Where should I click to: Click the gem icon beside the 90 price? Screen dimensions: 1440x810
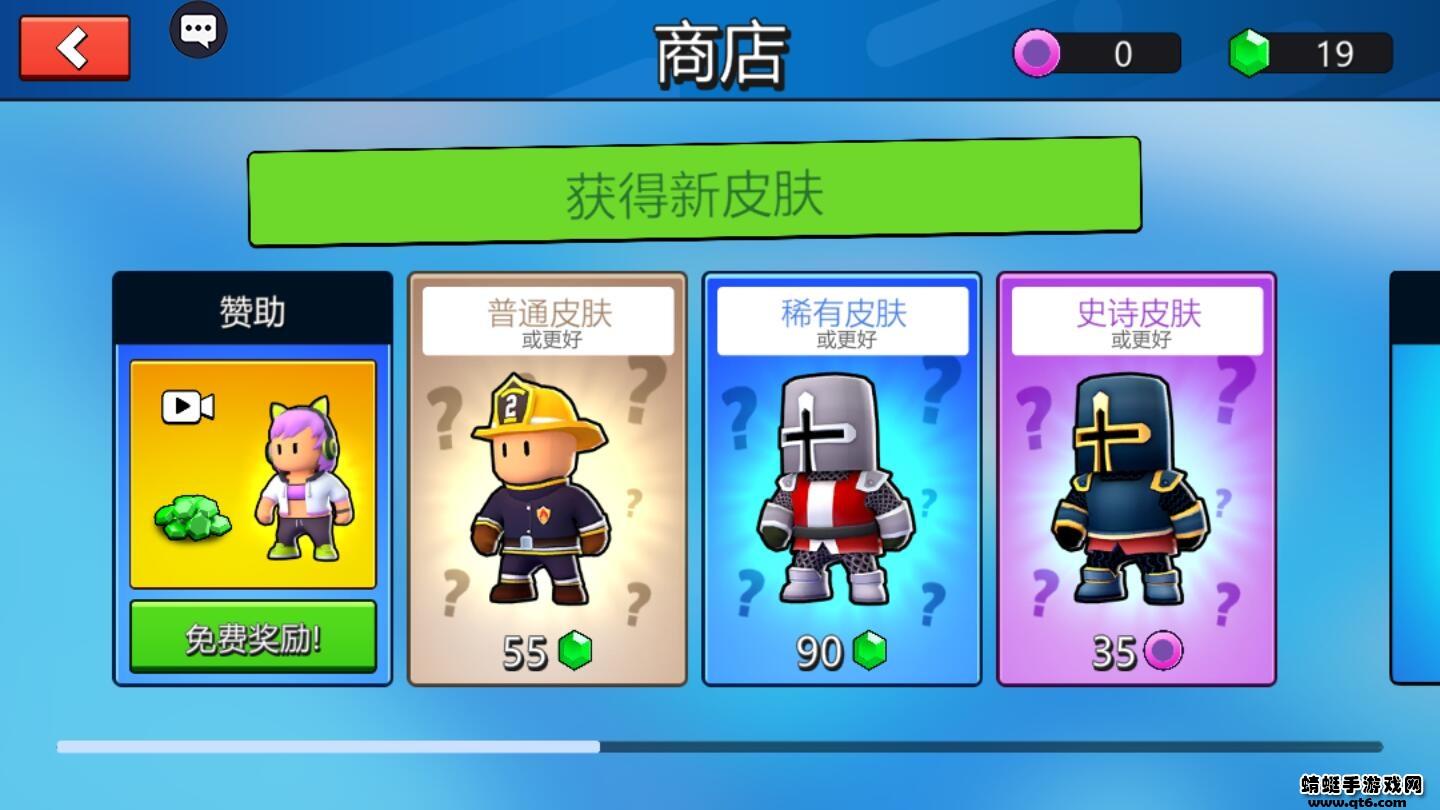[x=872, y=652]
